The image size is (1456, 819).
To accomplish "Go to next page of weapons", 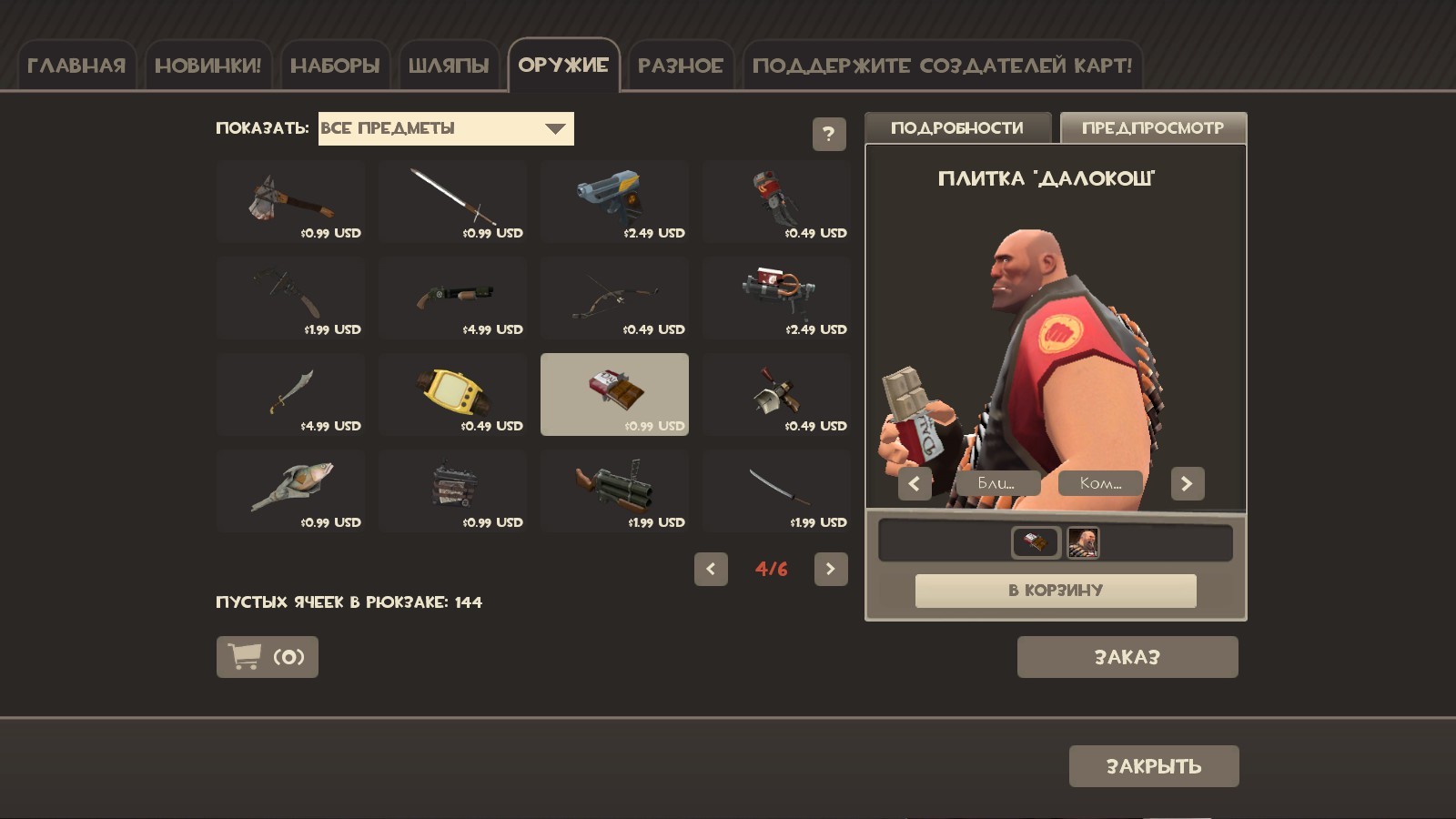I will point(829,569).
